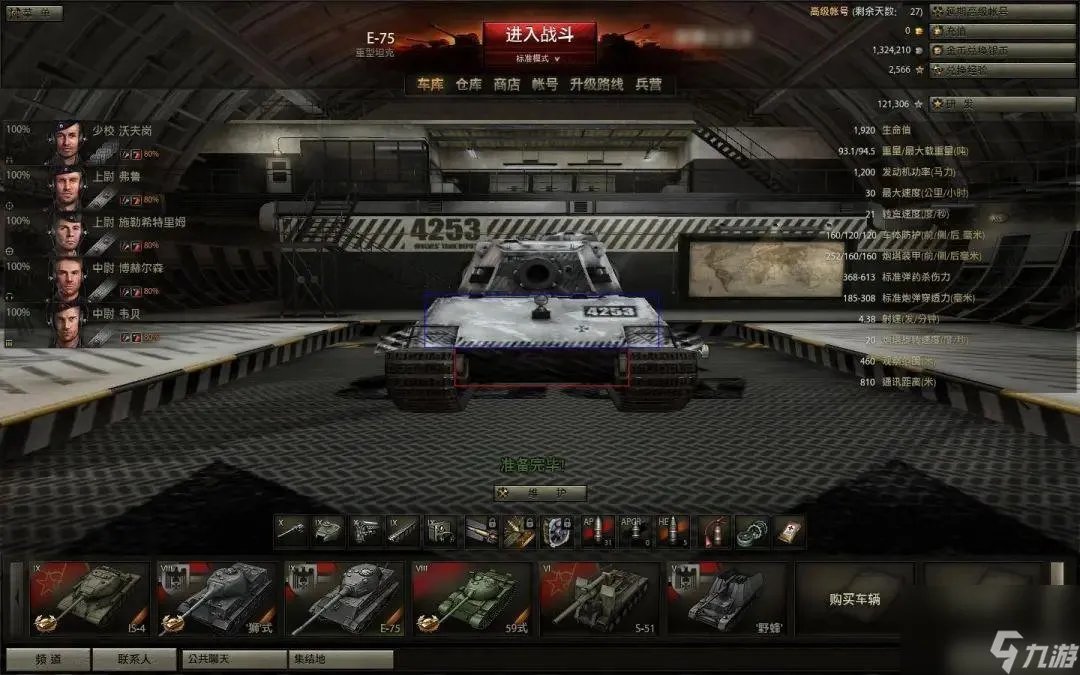Show the 升级路线 tech tree tab
Screen dimensions: 1080x675
click(x=597, y=84)
